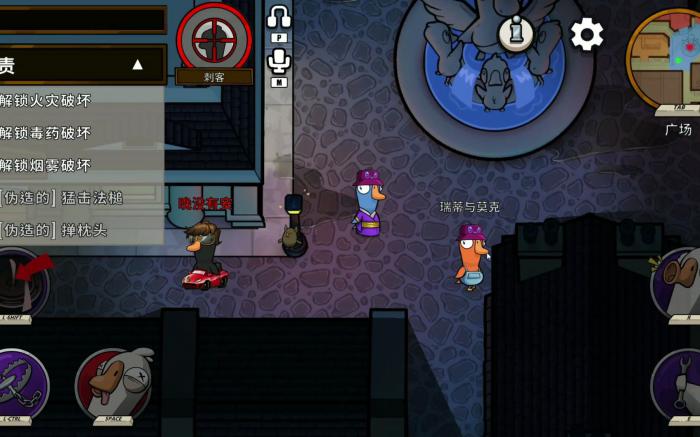700x437 pixels.
Task: Click the assassin role icon
Action: tap(214, 38)
